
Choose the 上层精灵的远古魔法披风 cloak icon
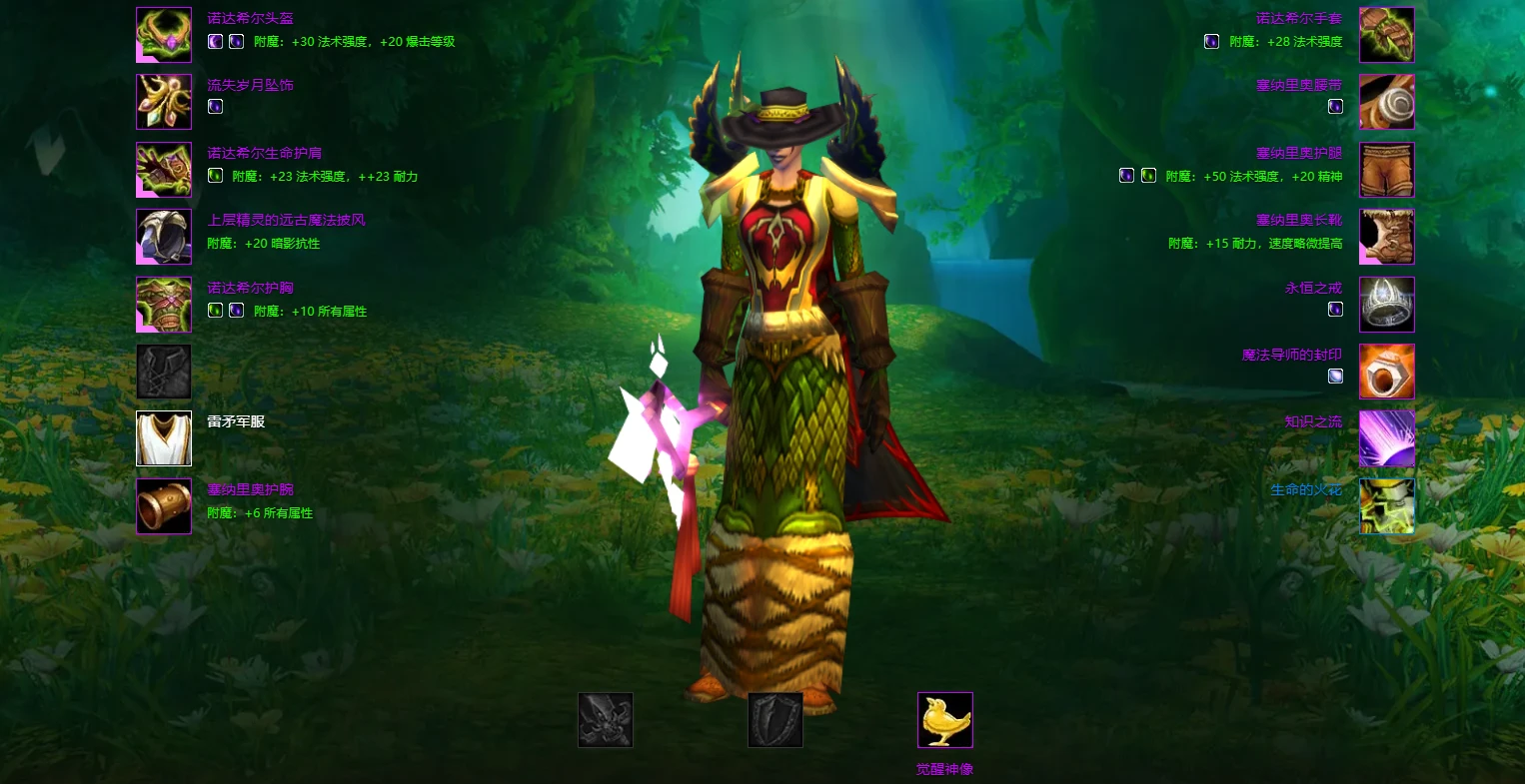click(x=164, y=237)
